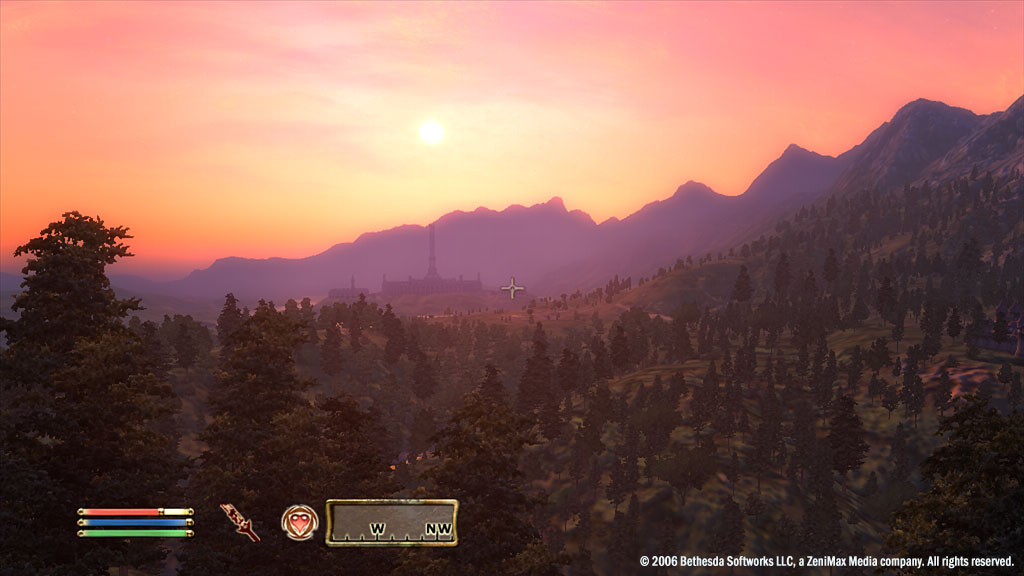Click the compass bar showing W and NW

(391, 522)
